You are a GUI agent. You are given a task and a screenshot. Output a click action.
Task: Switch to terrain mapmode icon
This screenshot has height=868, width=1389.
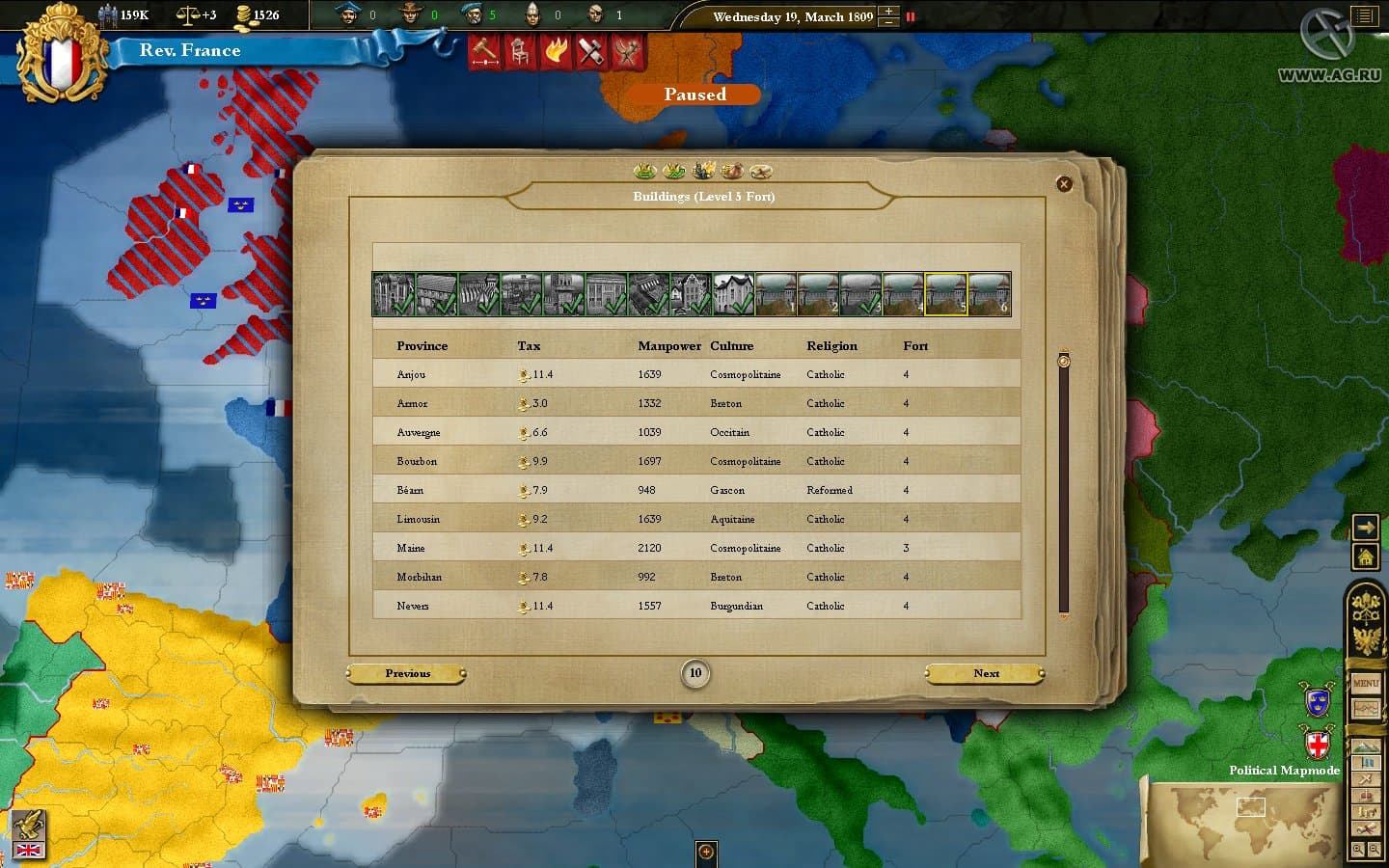(x=1367, y=744)
